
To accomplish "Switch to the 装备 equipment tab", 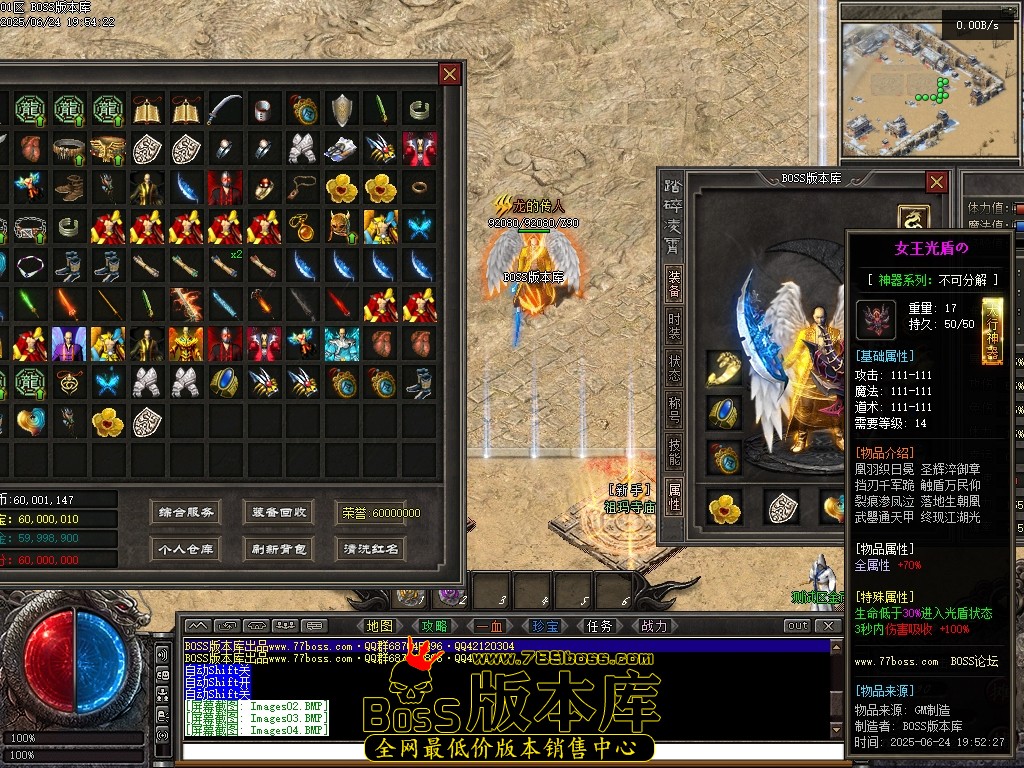I will pos(675,285).
